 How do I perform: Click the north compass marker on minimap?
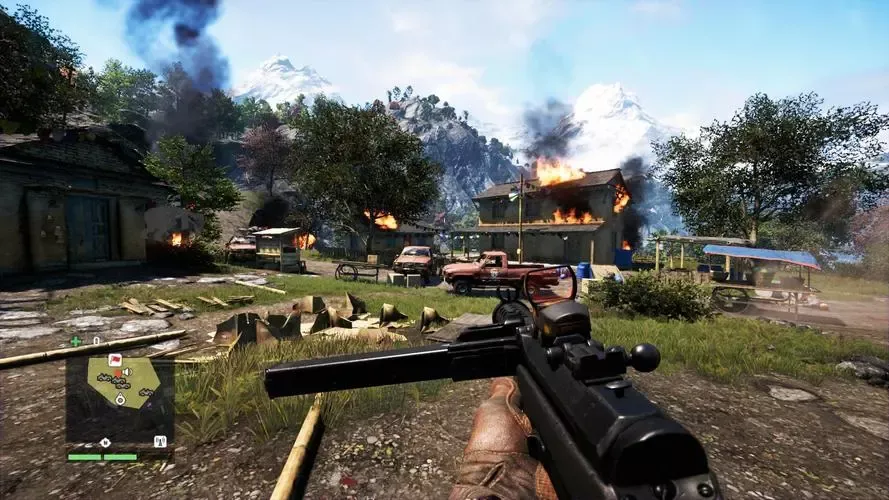pyautogui.click(x=105, y=441)
